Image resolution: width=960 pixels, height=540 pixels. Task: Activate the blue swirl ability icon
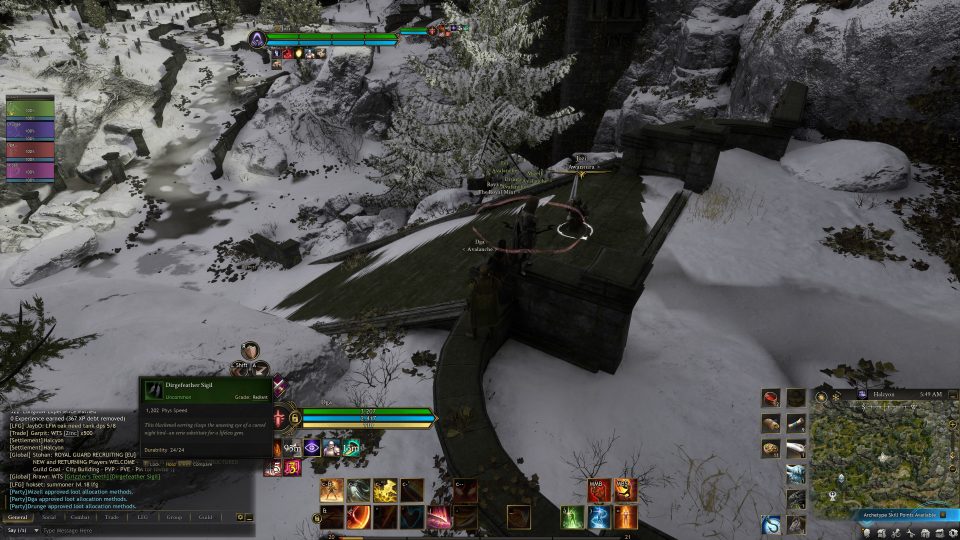598,517
